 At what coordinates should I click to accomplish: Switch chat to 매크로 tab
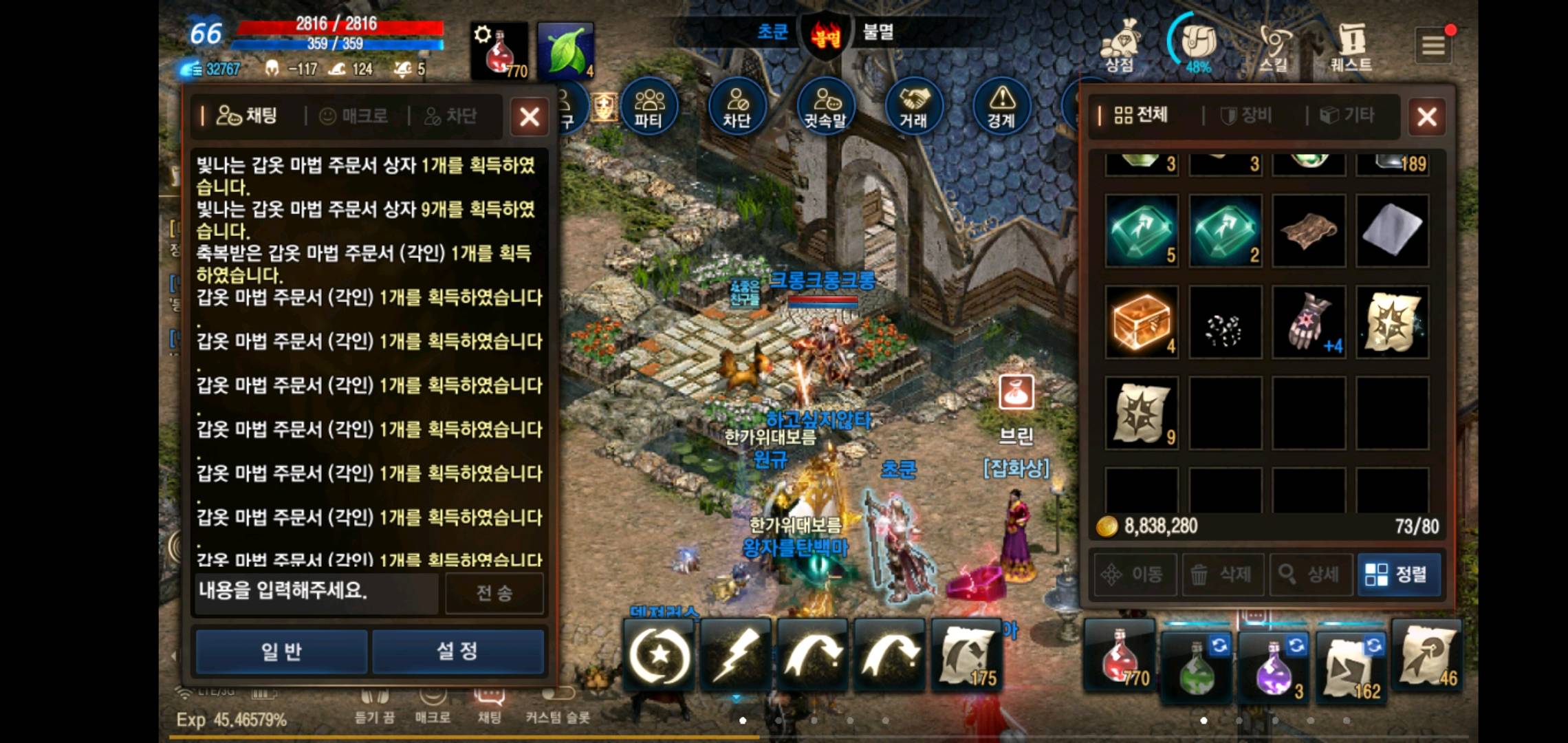pyautogui.click(x=353, y=116)
